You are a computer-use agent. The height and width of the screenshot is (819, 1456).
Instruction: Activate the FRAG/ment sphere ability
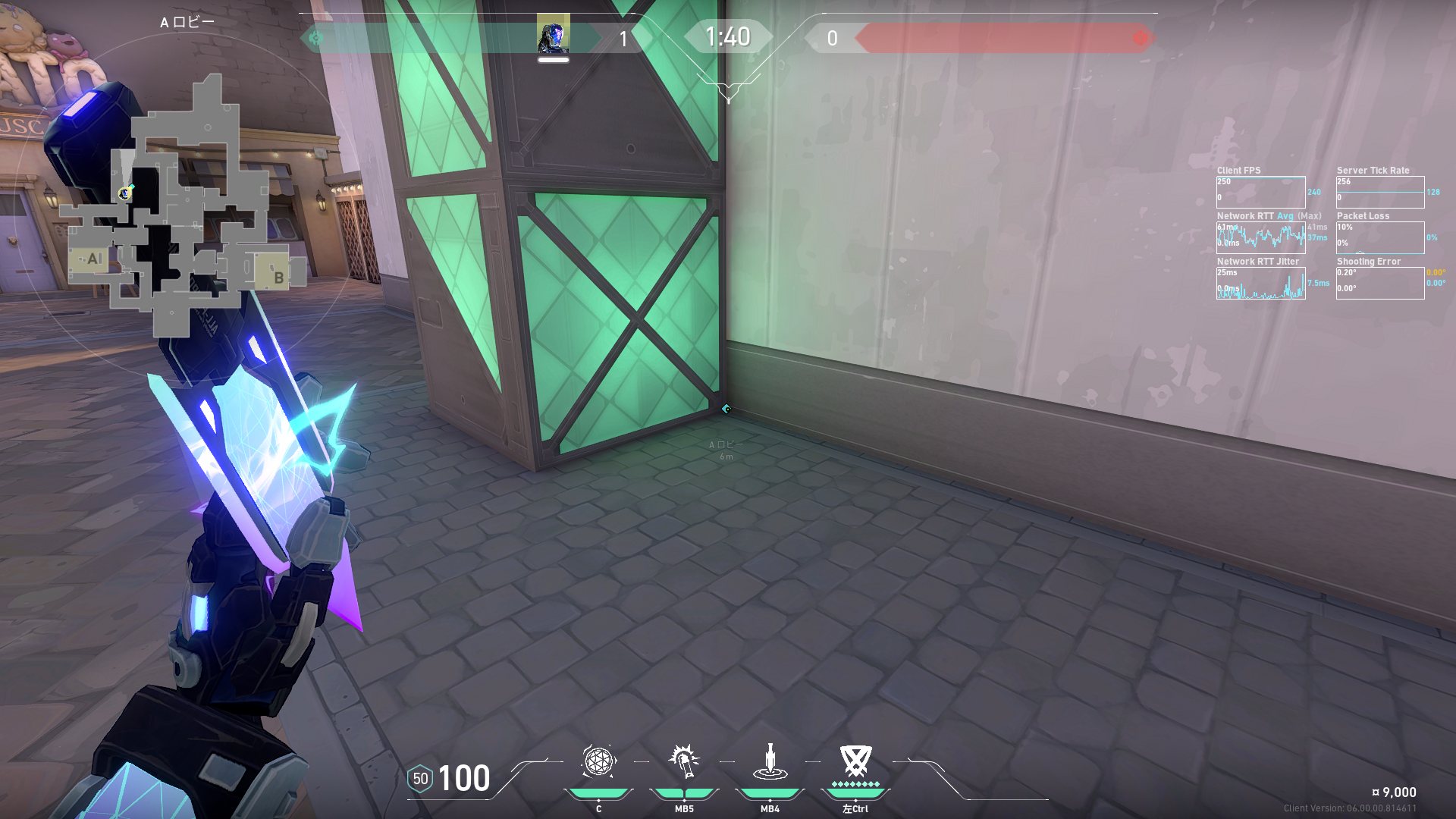pyautogui.click(x=598, y=761)
